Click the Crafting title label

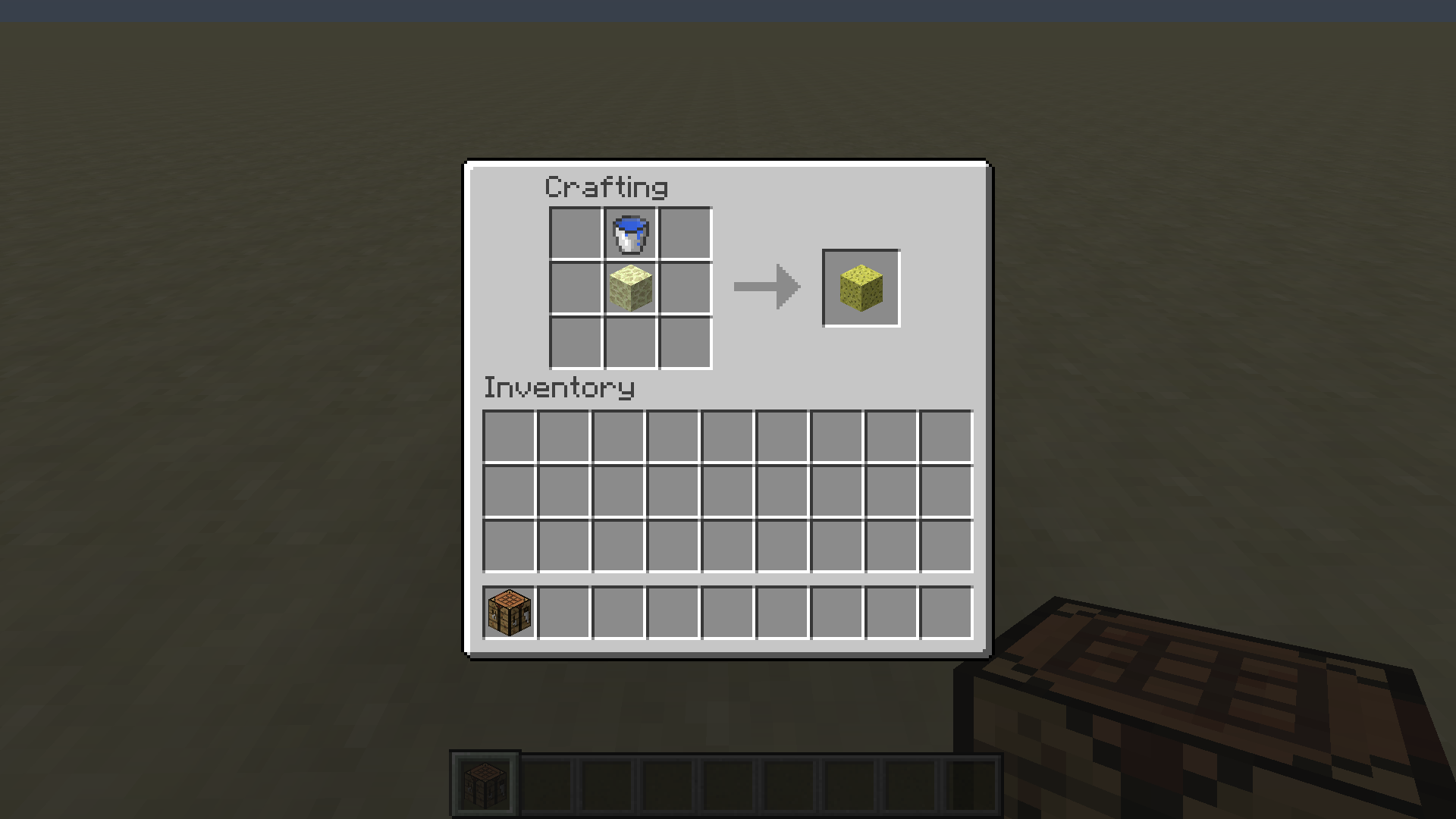pos(607,186)
